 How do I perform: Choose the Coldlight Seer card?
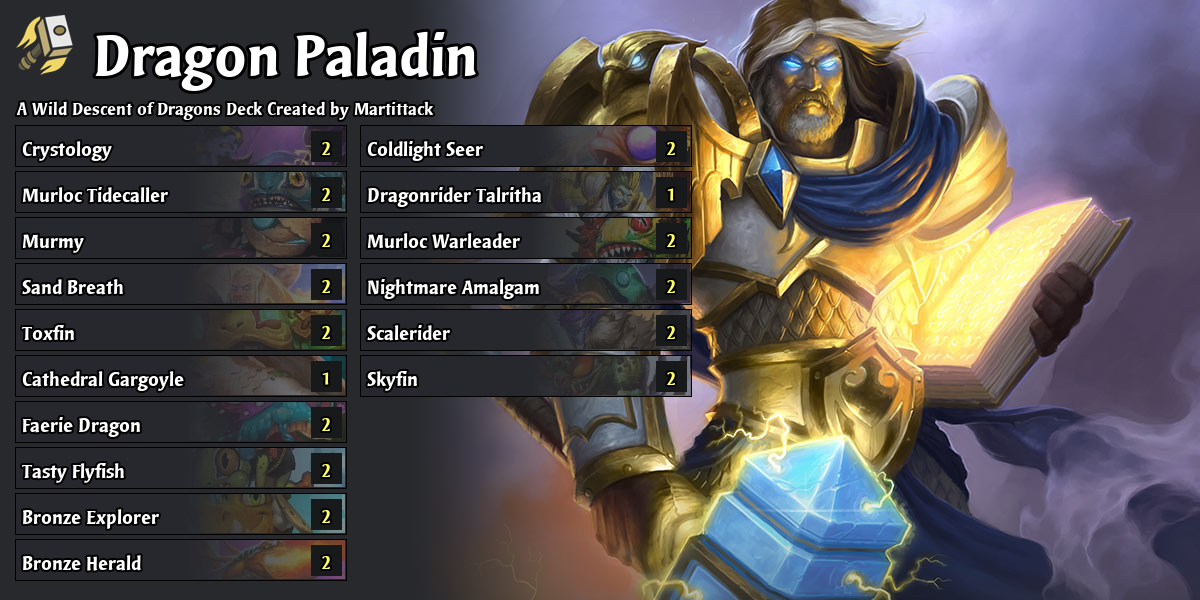(525, 150)
